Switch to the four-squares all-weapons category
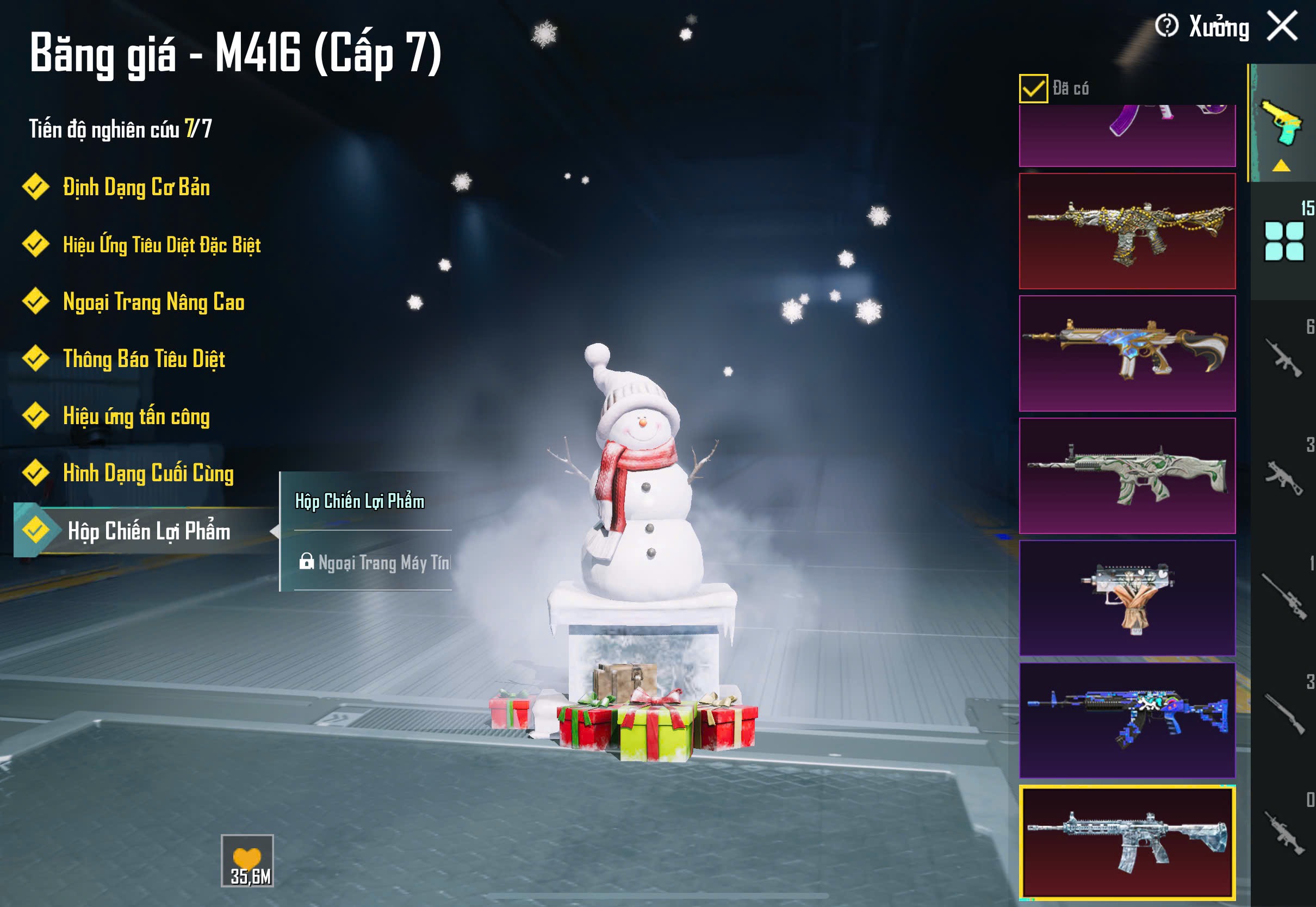 tap(1283, 241)
